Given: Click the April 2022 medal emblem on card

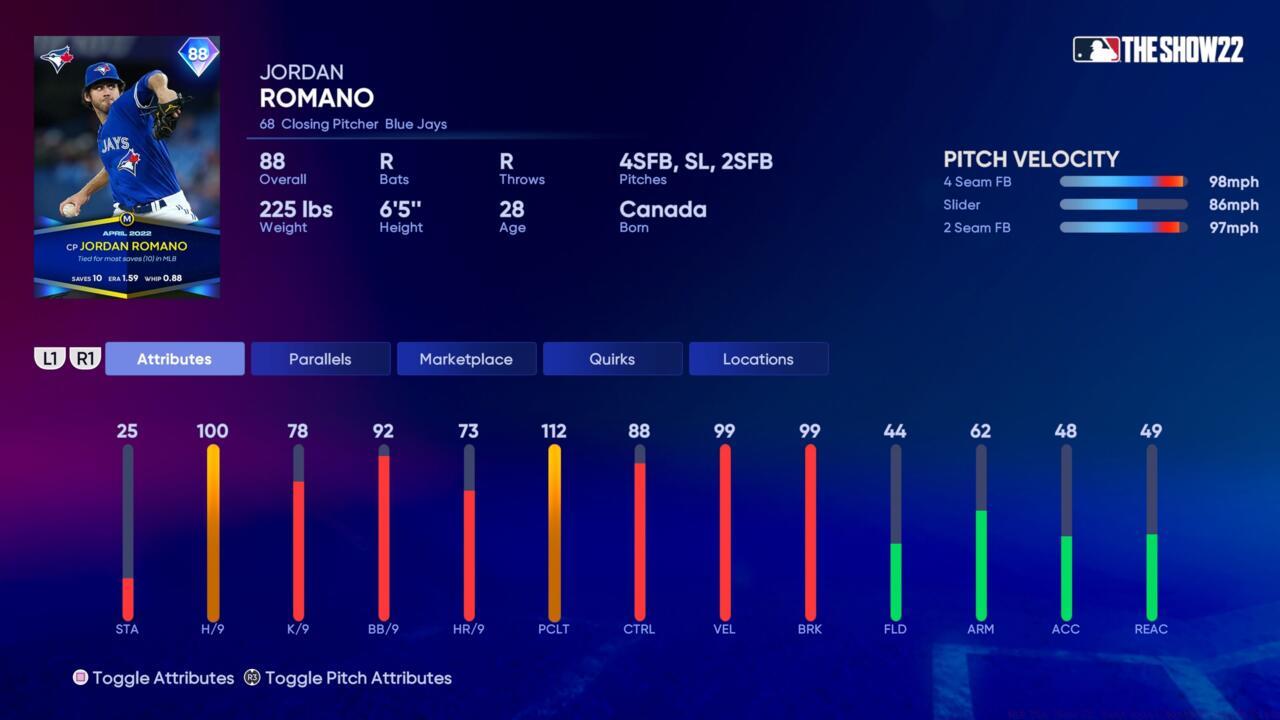Looking at the screenshot, I should point(126,220).
